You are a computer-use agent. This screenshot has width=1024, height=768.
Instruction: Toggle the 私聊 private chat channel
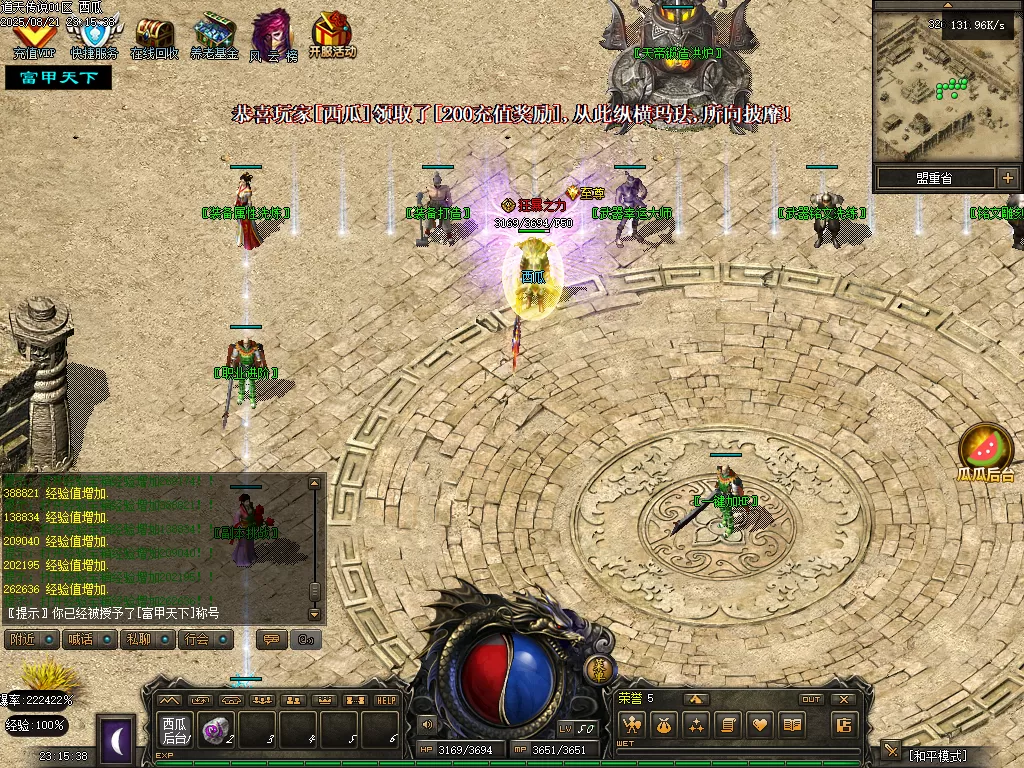145,639
